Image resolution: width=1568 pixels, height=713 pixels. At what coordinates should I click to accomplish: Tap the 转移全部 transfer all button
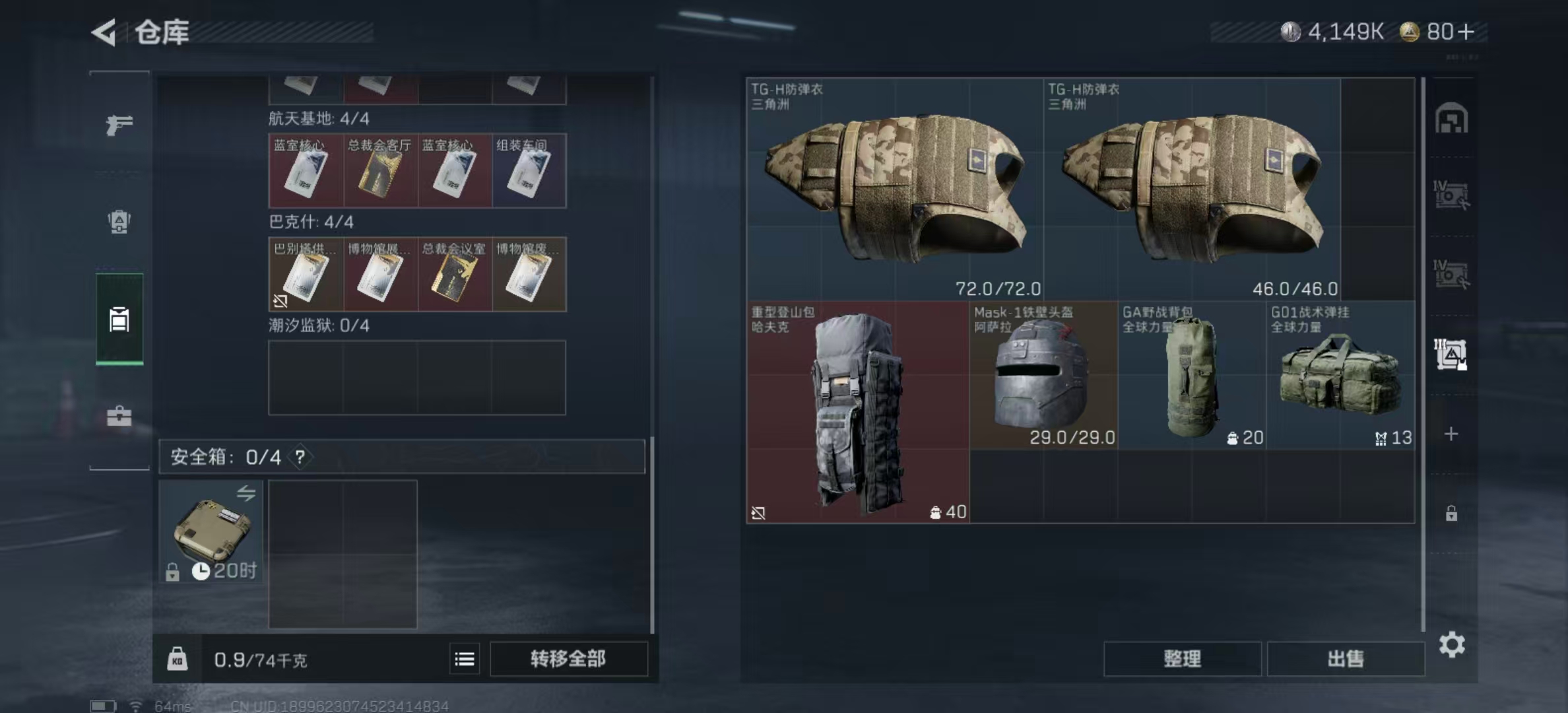point(568,659)
